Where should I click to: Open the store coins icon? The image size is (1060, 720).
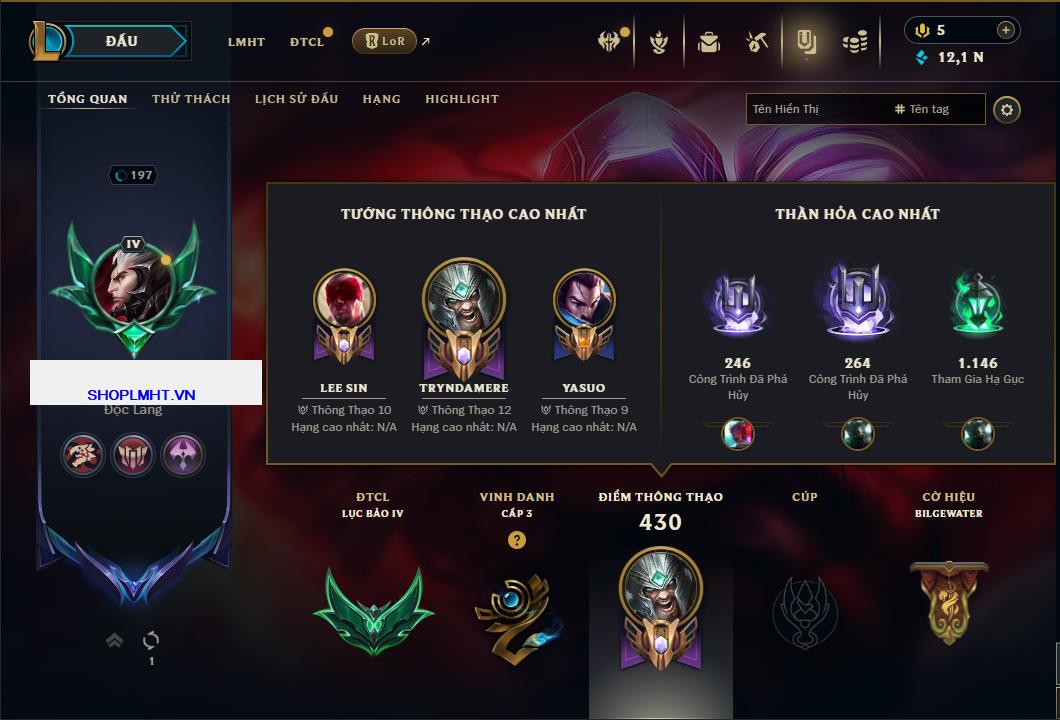coord(854,42)
